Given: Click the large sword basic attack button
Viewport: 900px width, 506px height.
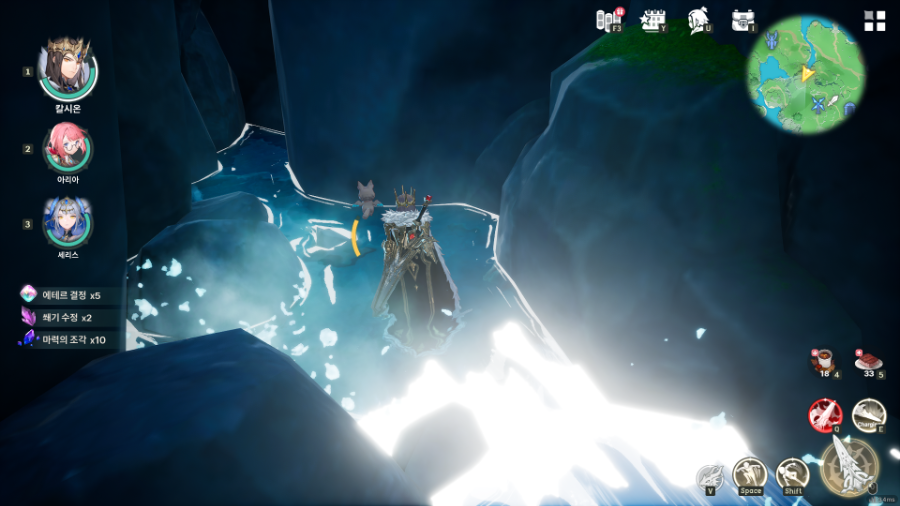Looking at the screenshot, I should (x=849, y=467).
